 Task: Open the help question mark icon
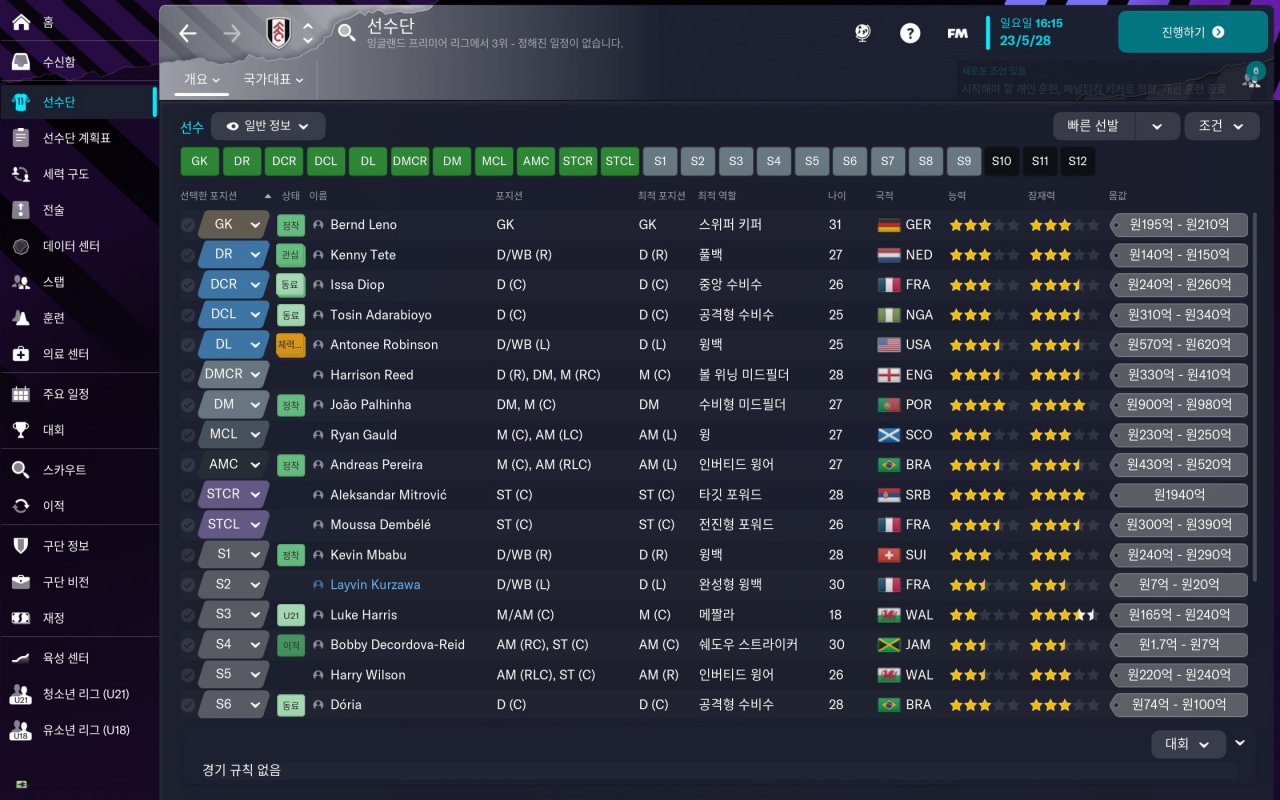click(x=909, y=33)
